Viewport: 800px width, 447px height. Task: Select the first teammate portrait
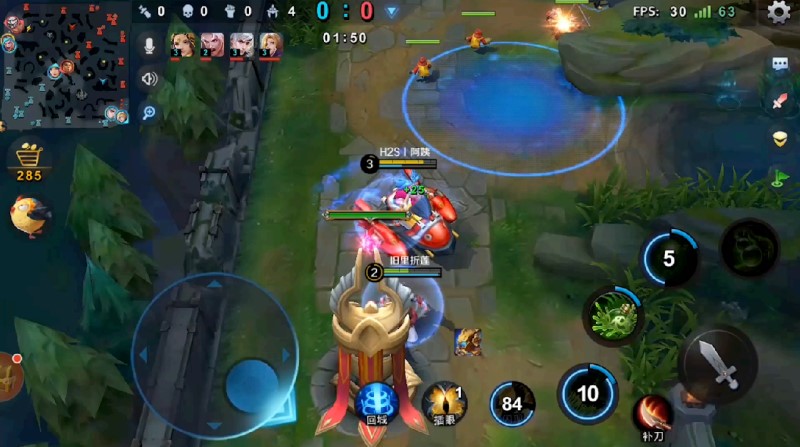click(183, 43)
